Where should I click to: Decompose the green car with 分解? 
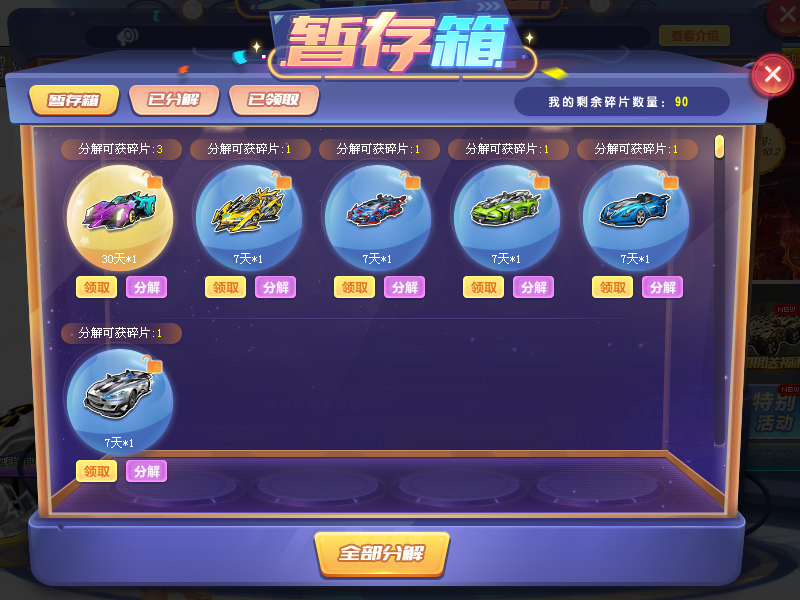coord(533,287)
